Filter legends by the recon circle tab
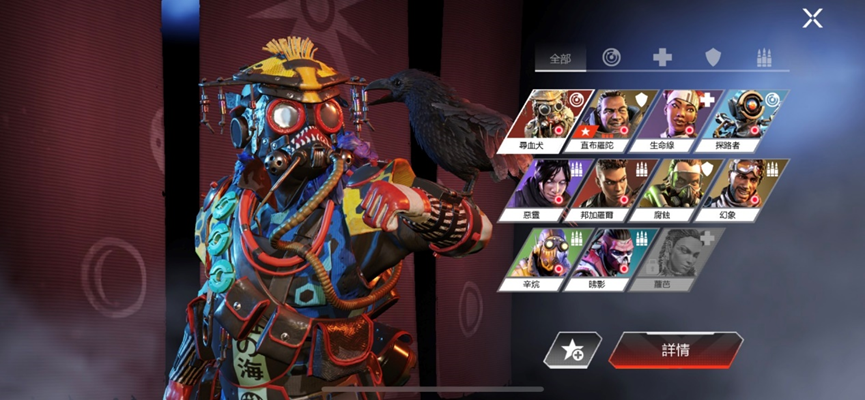The width and height of the screenshot is (865, 400). [611, 58]
